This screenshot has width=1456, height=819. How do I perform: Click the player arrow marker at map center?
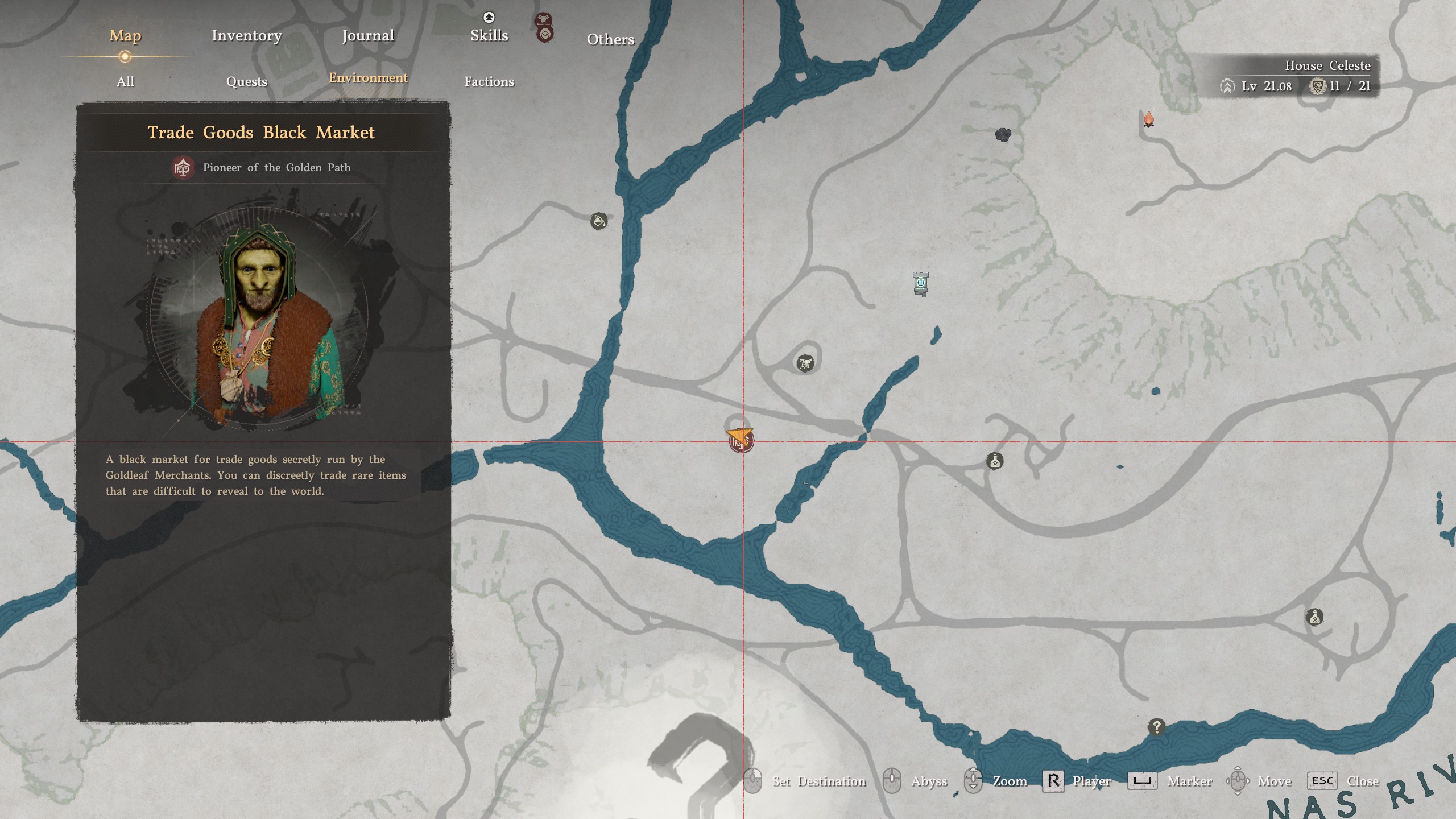point(738,438)
